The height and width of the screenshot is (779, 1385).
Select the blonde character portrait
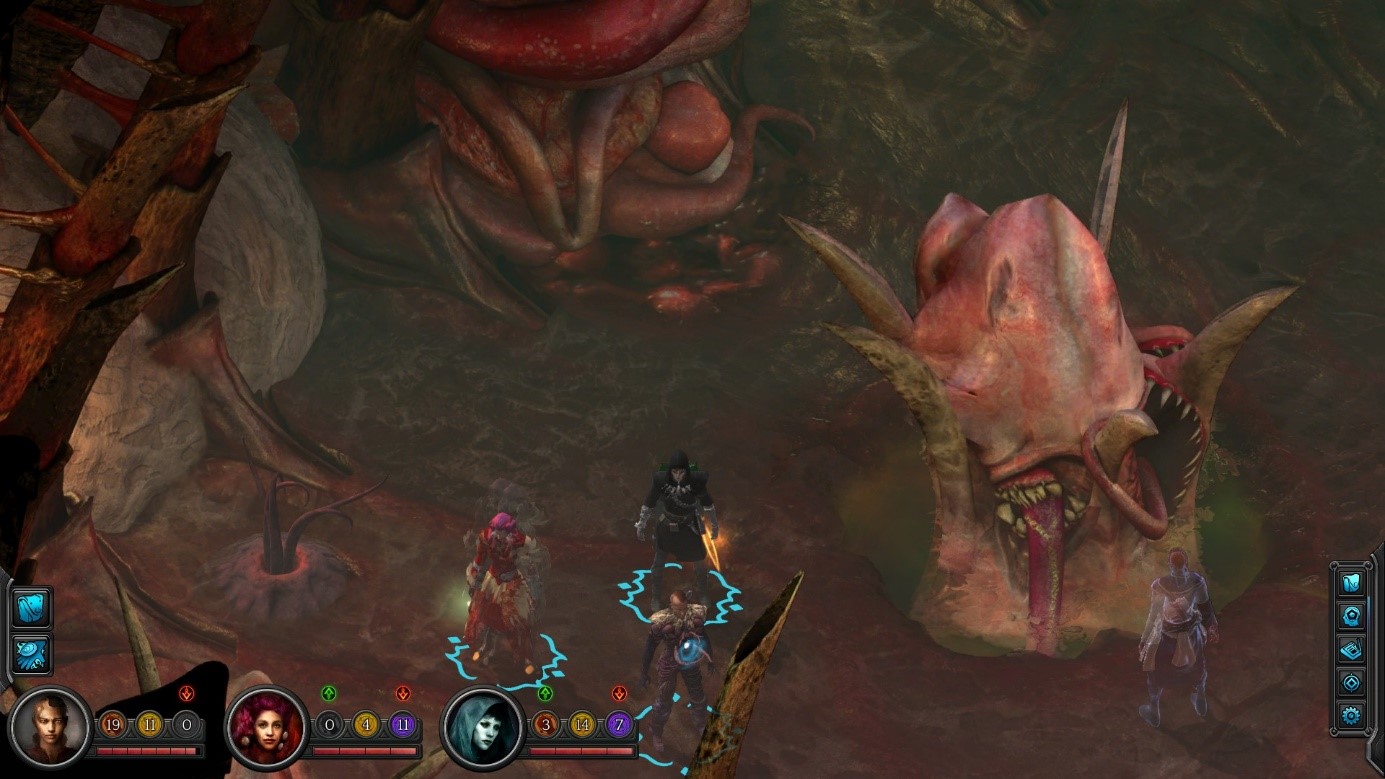point(52,727)
